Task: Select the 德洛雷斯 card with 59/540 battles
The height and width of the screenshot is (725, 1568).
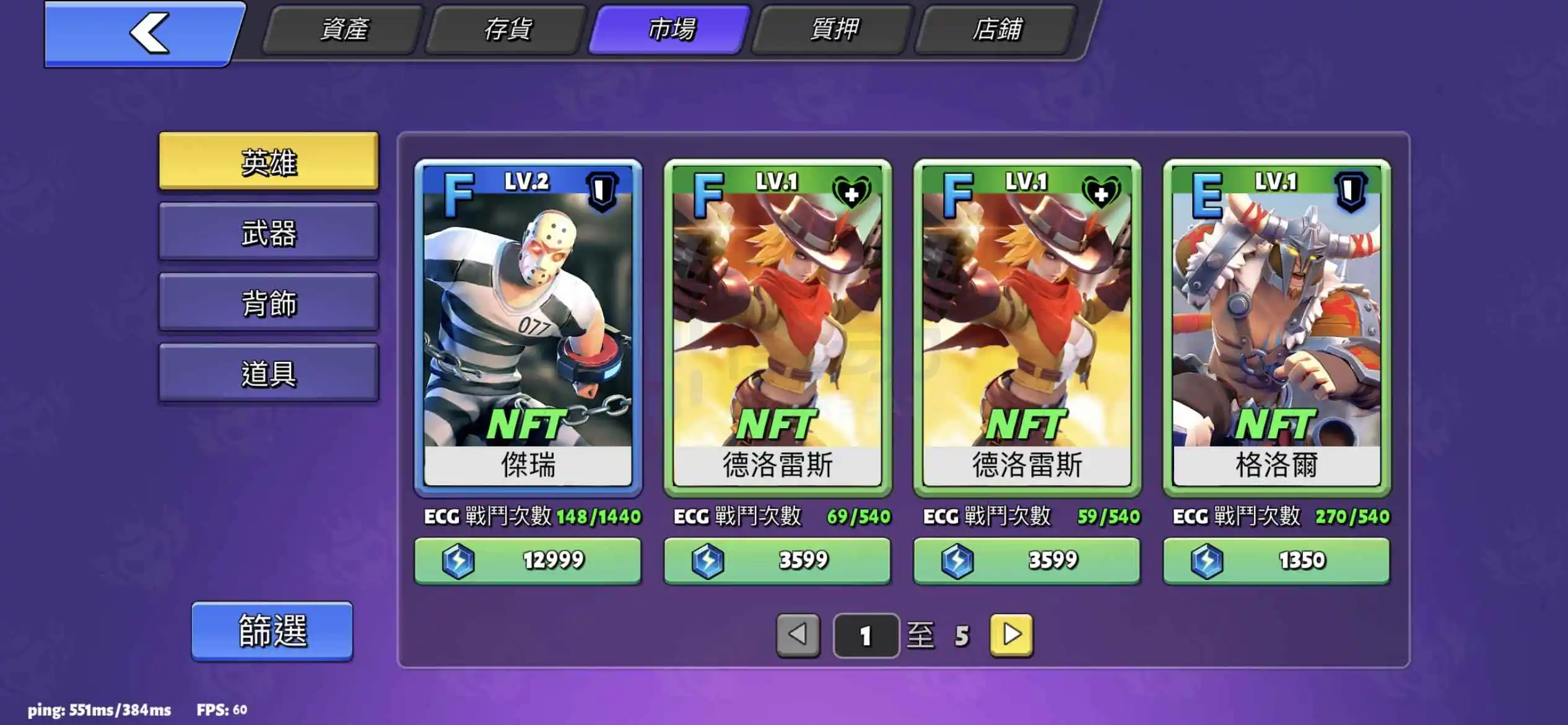Action: click(x=1027, y=328)
